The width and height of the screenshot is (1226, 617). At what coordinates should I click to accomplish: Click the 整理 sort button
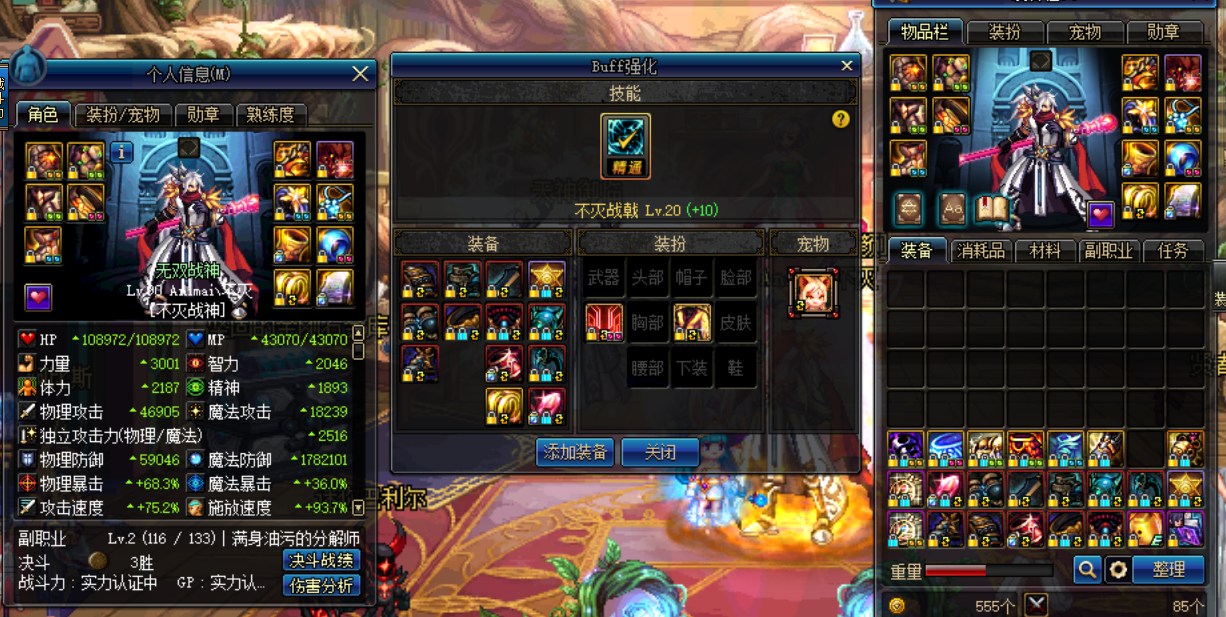[1168, 570]
